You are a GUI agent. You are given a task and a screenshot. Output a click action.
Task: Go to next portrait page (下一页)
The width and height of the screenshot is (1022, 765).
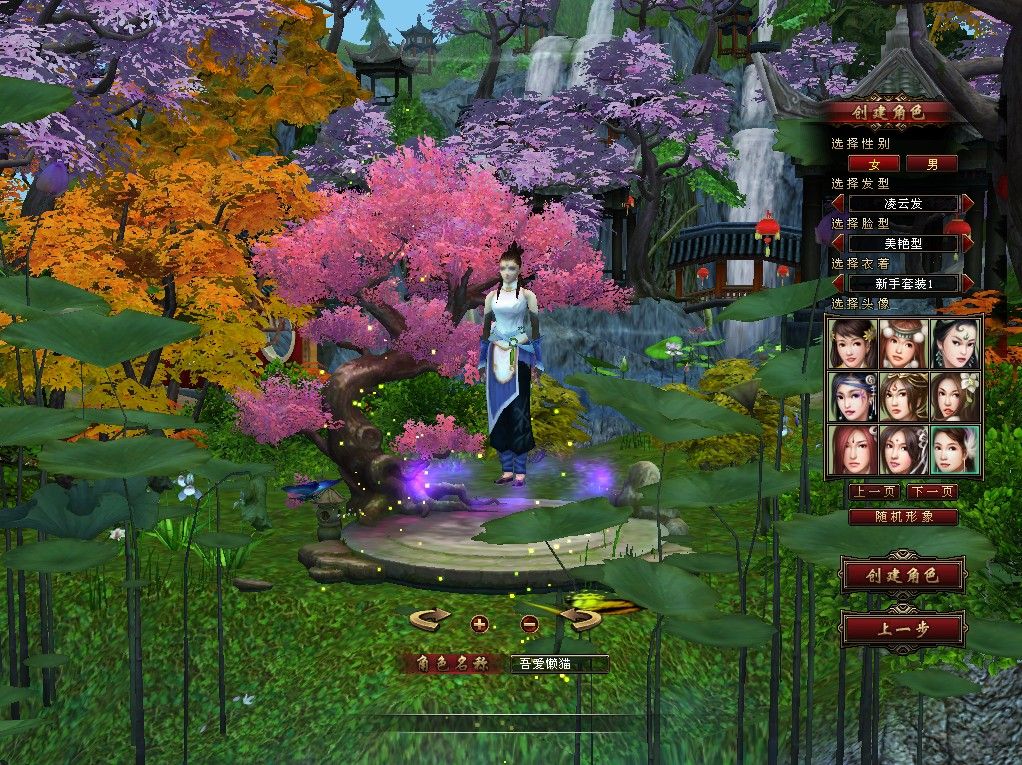click(932, 492)
